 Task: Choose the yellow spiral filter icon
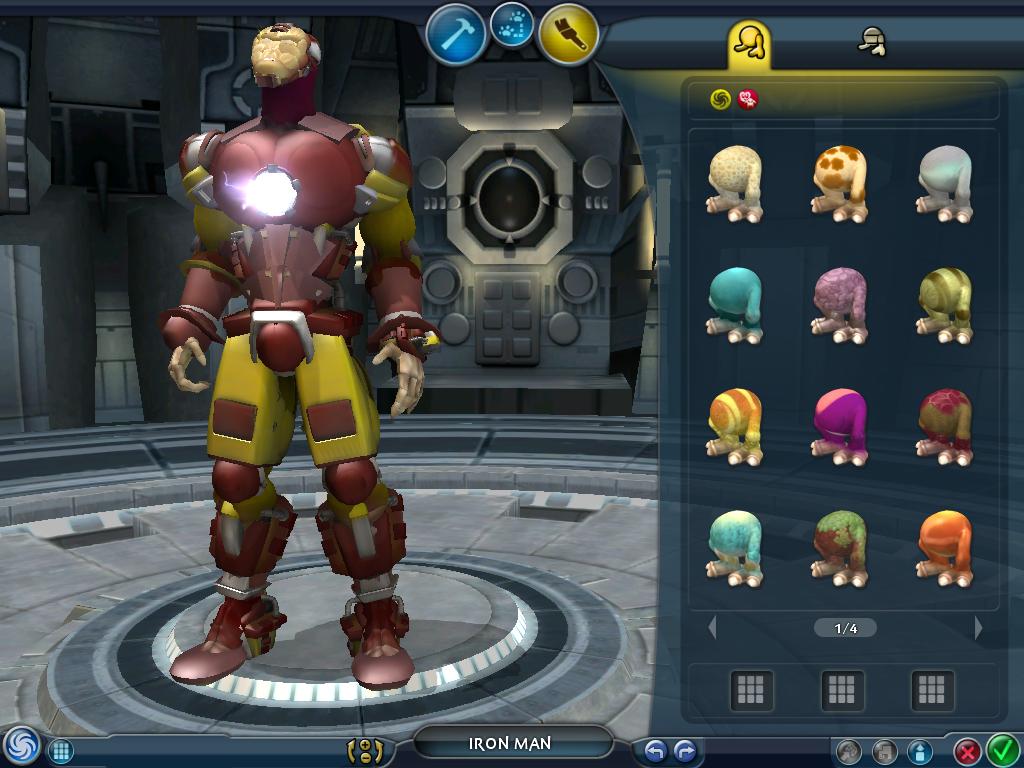[x=720, y=99]
